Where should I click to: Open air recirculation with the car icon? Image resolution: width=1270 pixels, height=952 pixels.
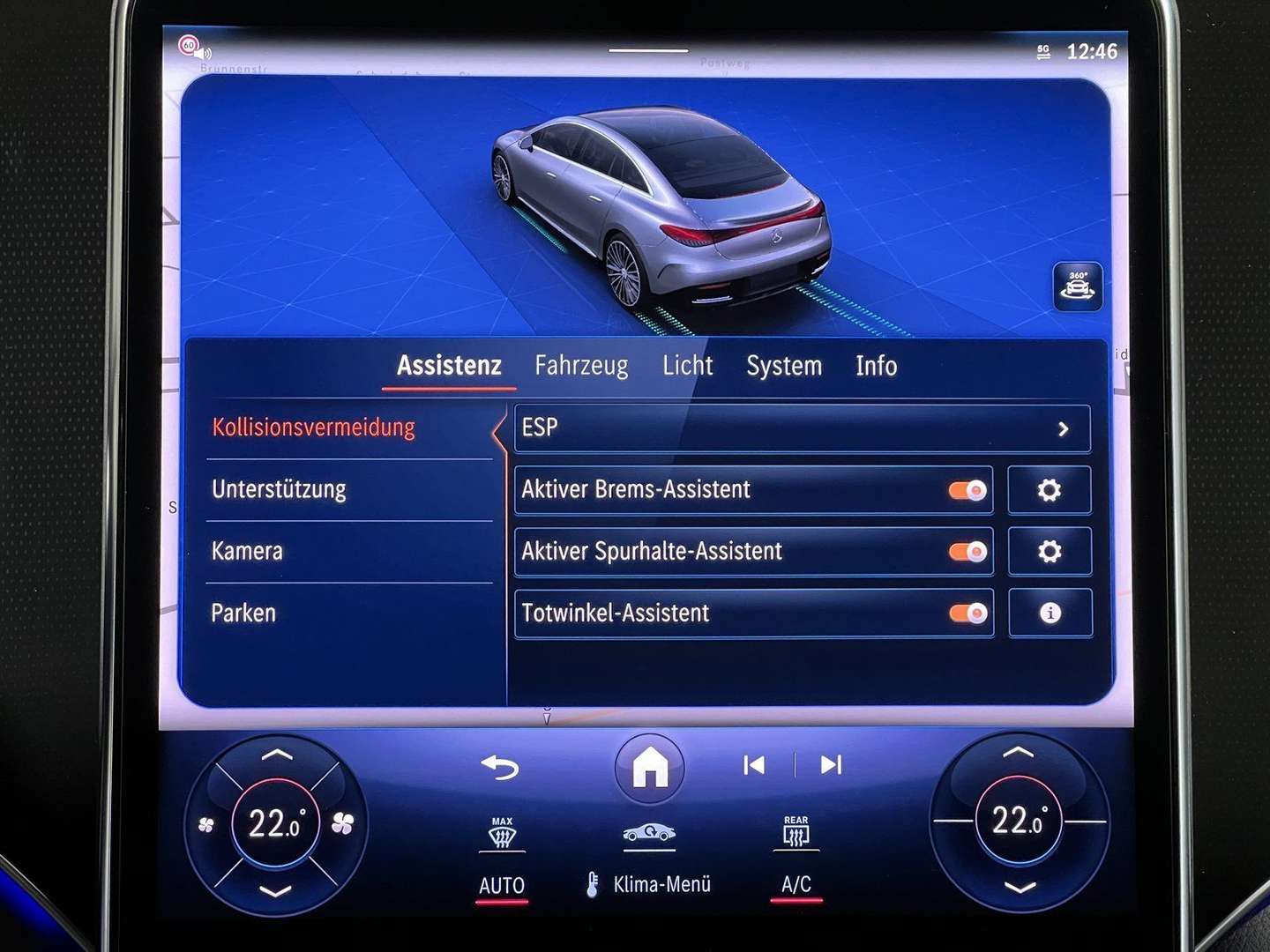point(649,833)
